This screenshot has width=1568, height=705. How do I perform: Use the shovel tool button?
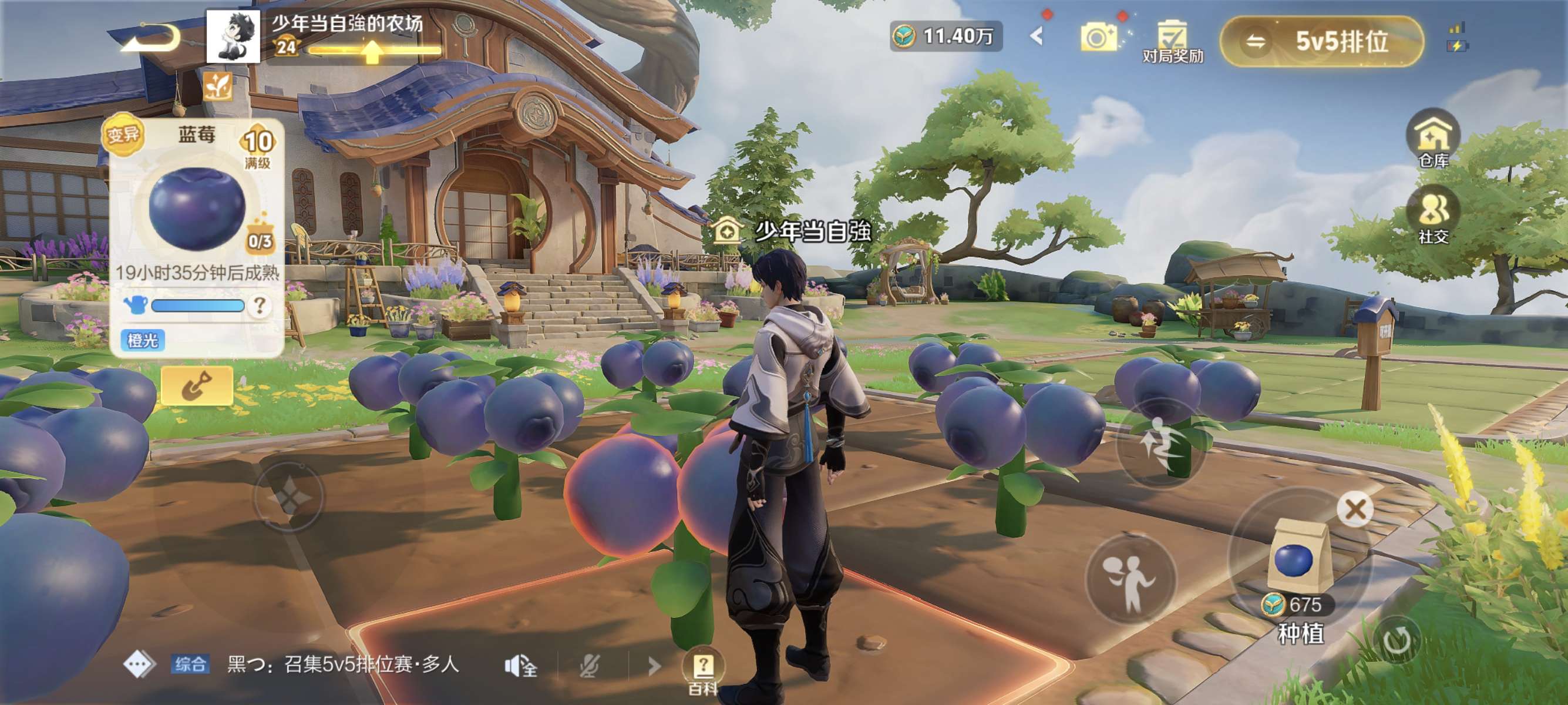(197, 385)
